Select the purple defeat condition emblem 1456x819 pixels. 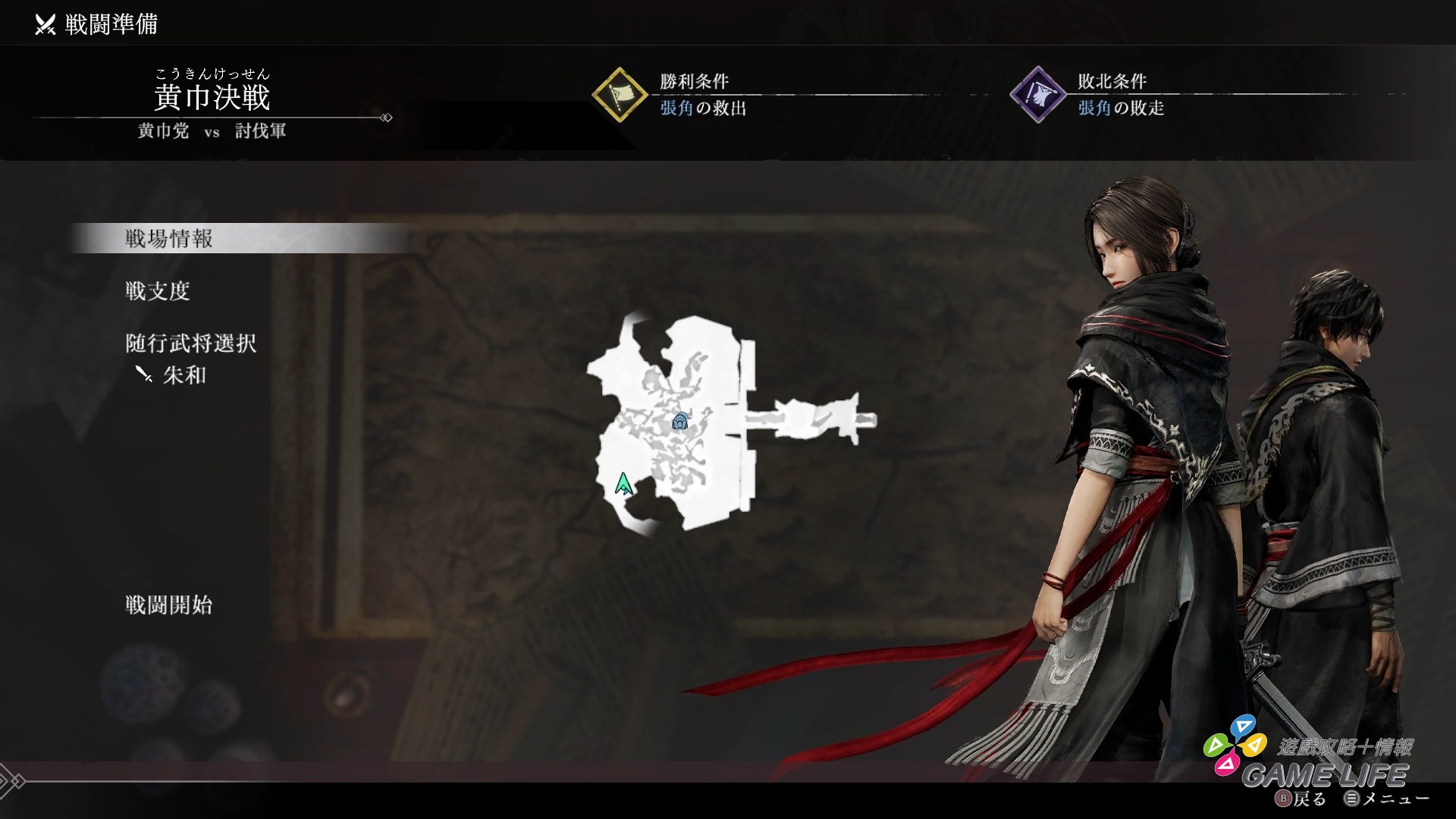[1039, 93]
